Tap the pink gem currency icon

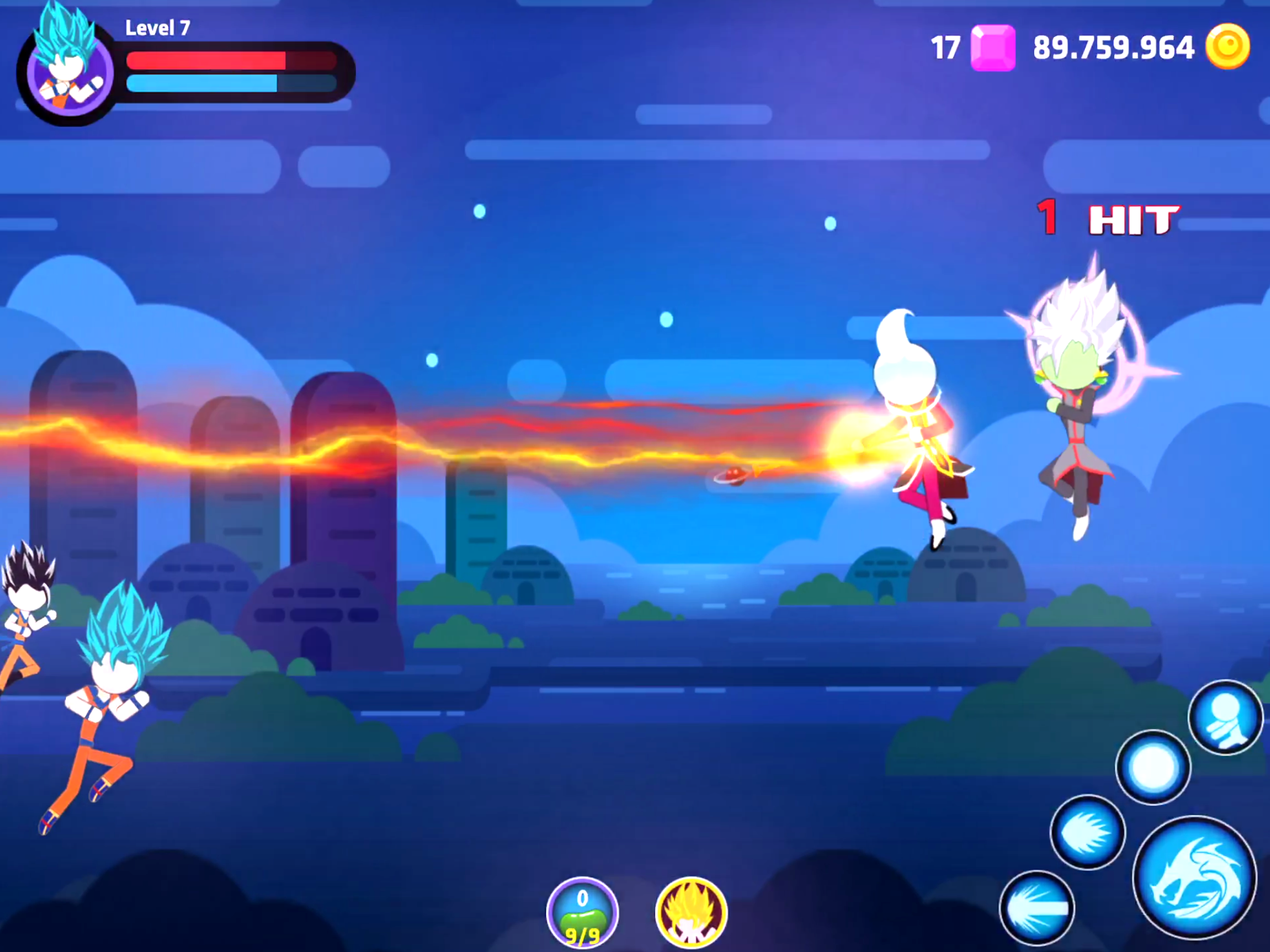click(993, 48)
